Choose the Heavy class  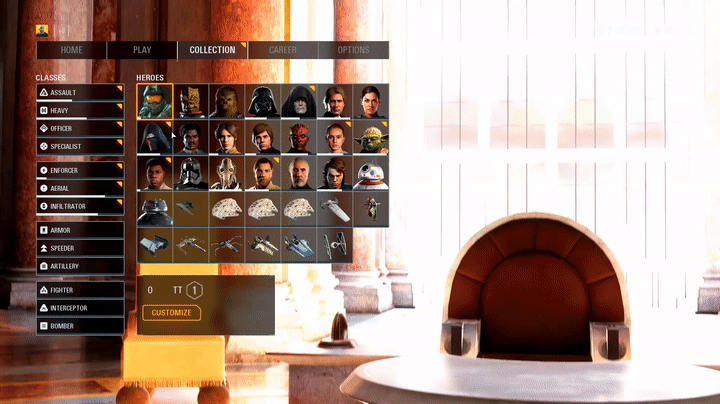pos(80,111)
